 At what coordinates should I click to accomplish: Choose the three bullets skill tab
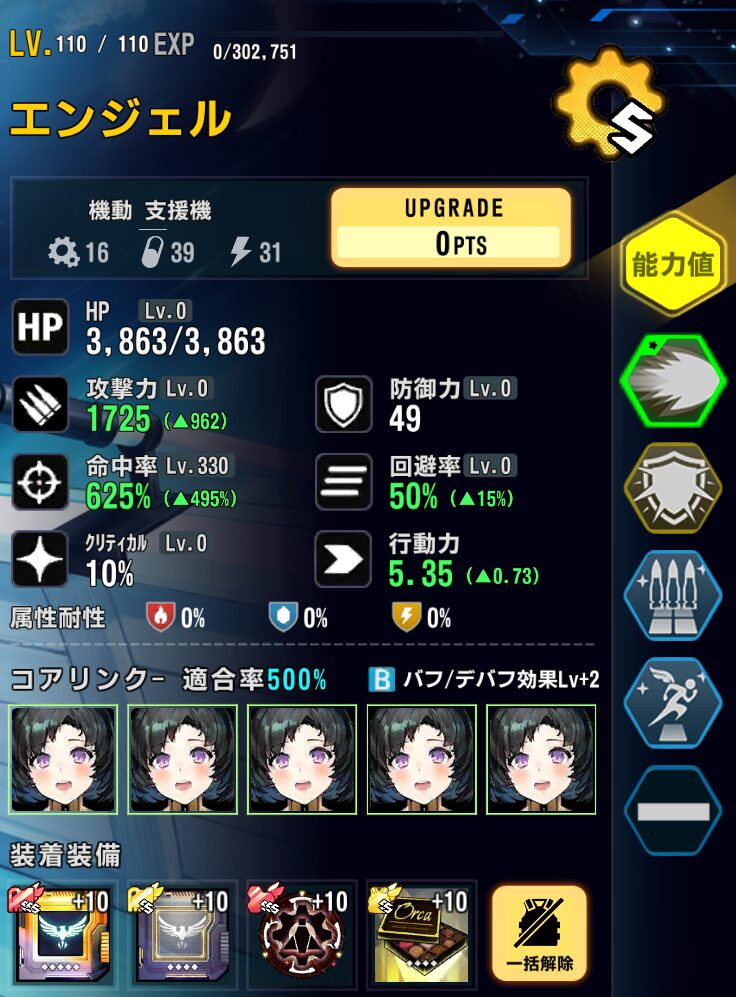pos(672,598)
